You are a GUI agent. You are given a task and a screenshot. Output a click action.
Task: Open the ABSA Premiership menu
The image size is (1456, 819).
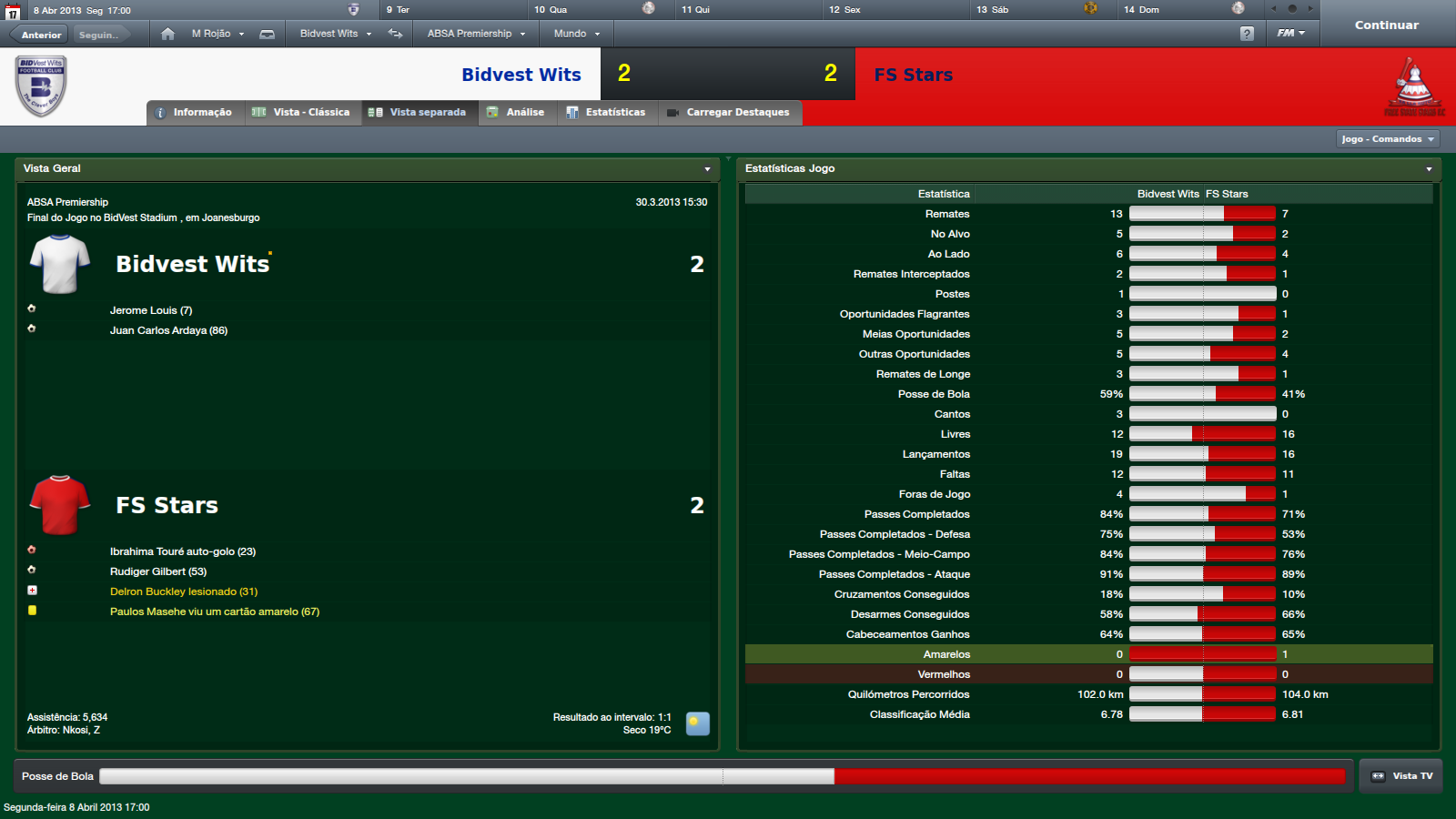point(476,34)
